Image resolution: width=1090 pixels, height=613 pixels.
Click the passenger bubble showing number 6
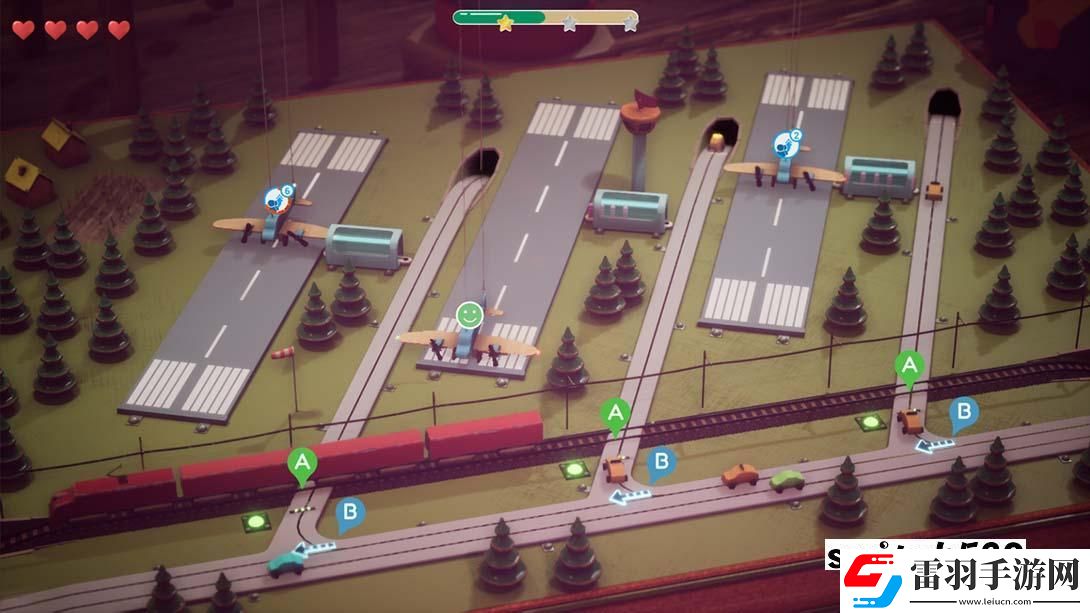(x=278, y=197)
